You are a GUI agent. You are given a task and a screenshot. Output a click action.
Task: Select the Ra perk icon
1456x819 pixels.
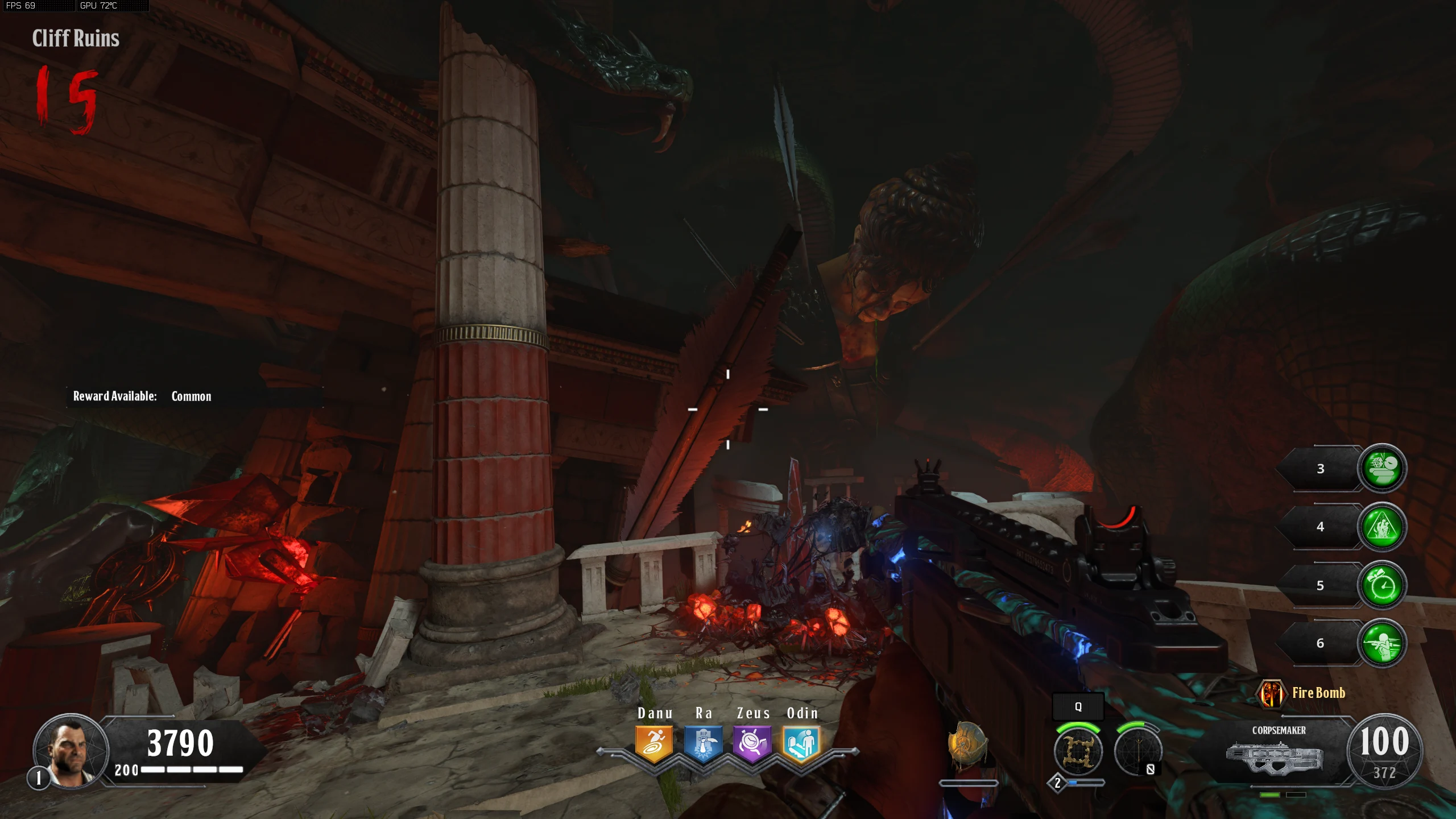click(x=703, y=743)
